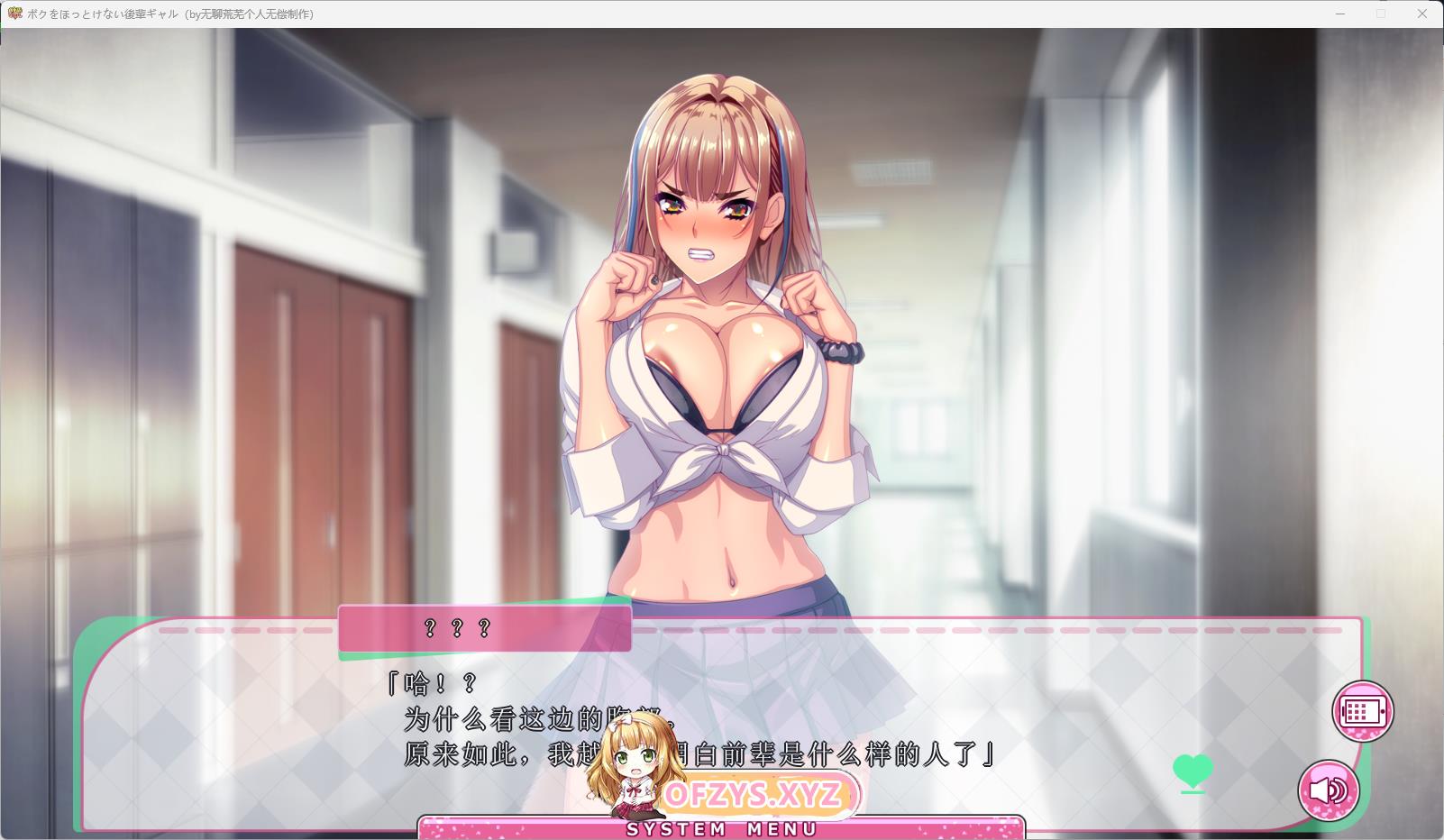Open the pink message log icon
This screenshot has height=840, width=1444.
[x=1363, y=711]
